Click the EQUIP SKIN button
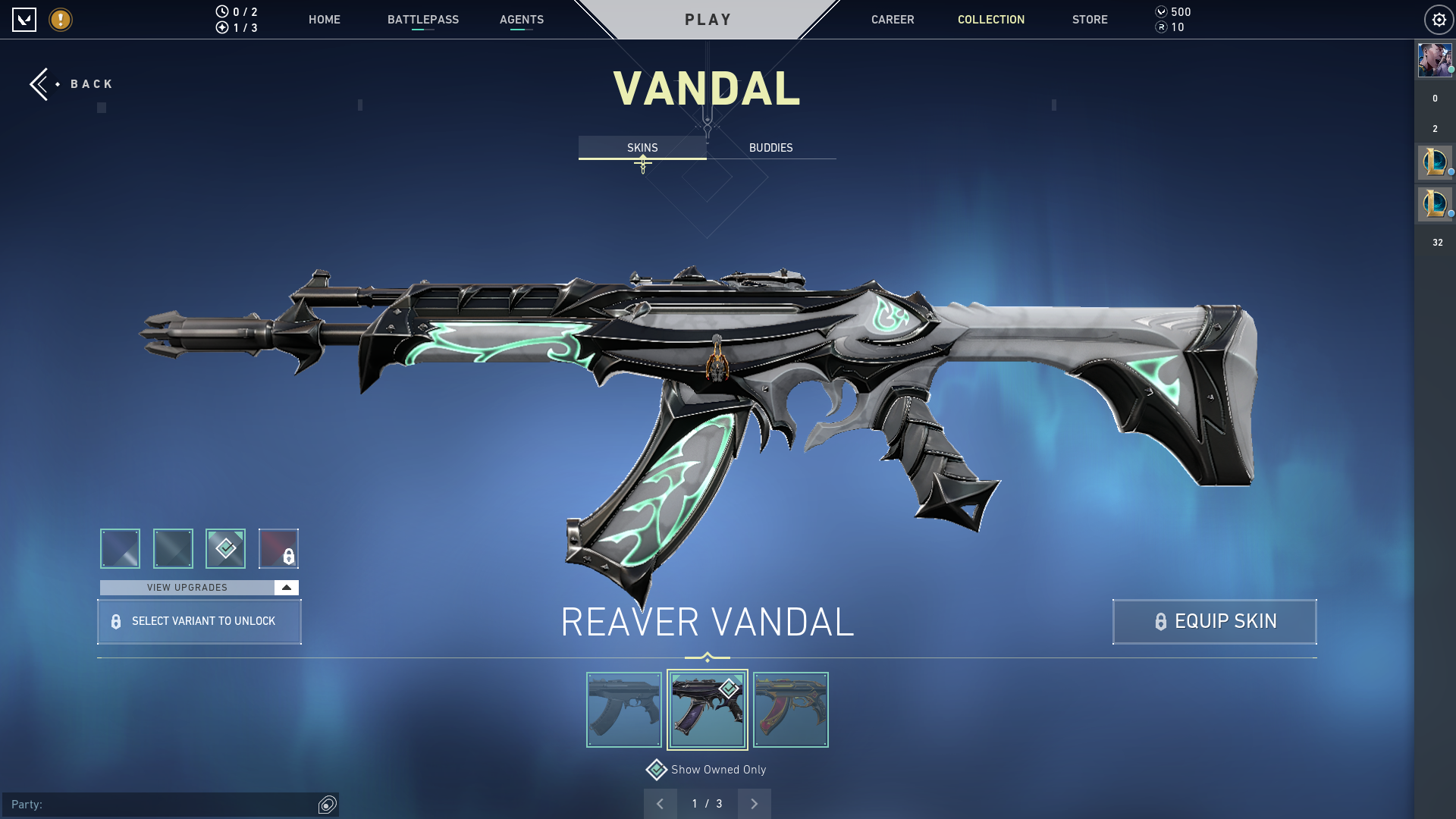 [x=1213, y=621]
